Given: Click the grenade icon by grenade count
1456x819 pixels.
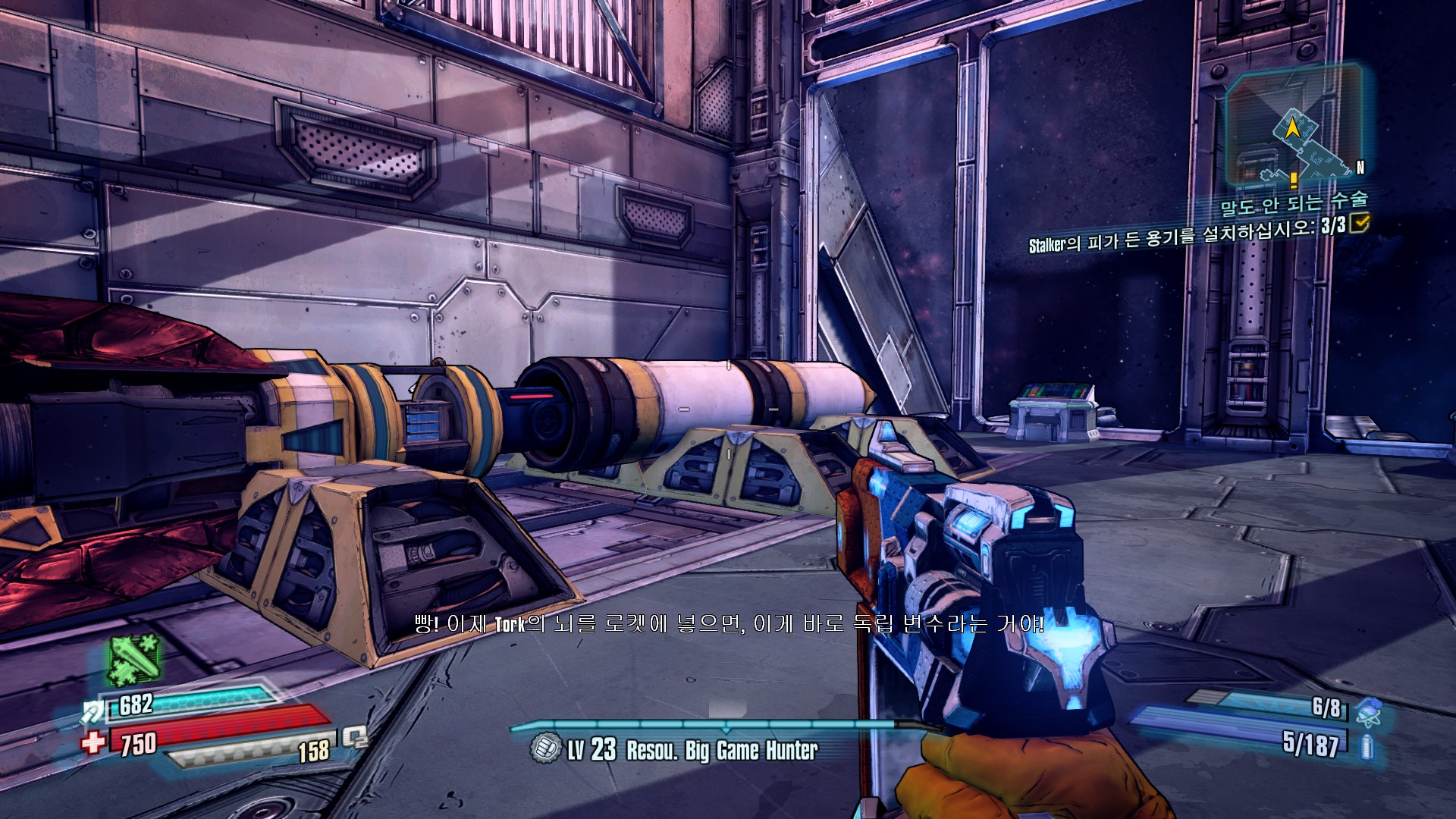Looking at the screenshot, I should point(1367,711).
